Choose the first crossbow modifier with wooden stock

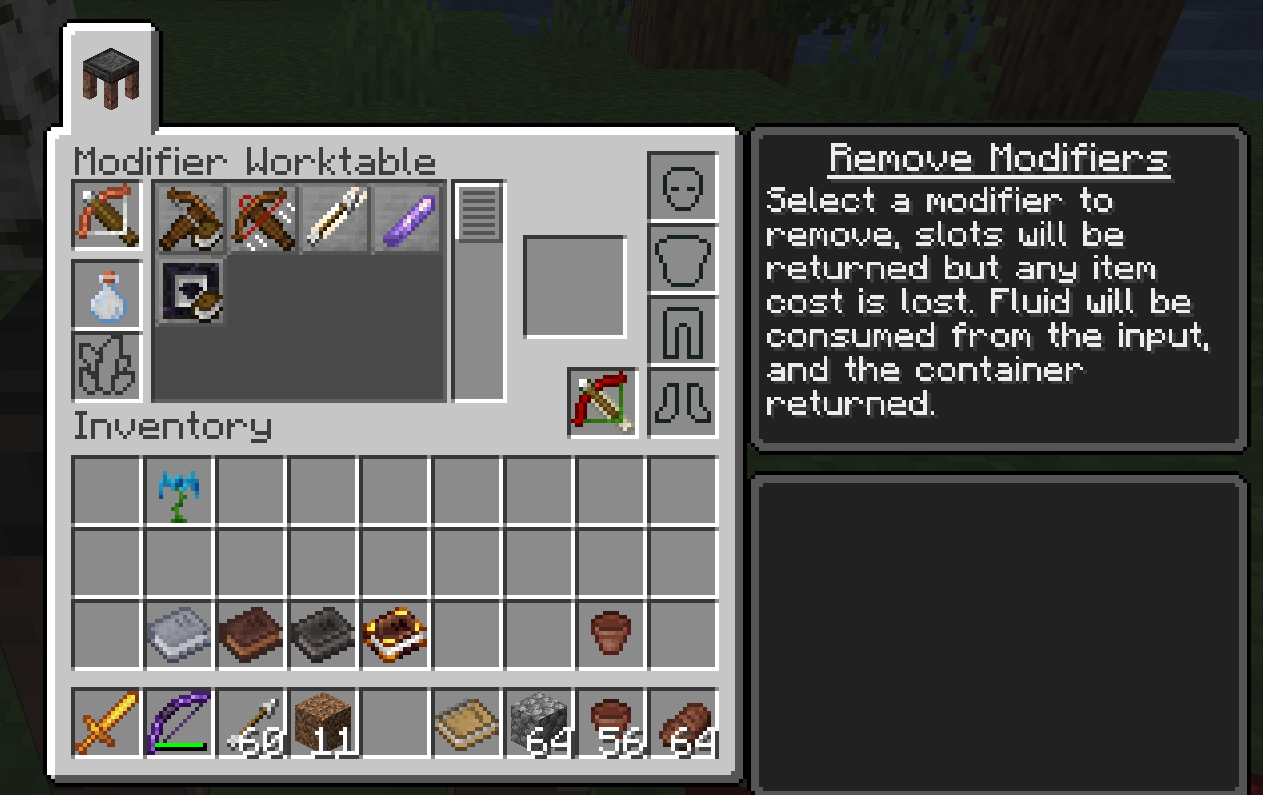[x=191, y=217]
